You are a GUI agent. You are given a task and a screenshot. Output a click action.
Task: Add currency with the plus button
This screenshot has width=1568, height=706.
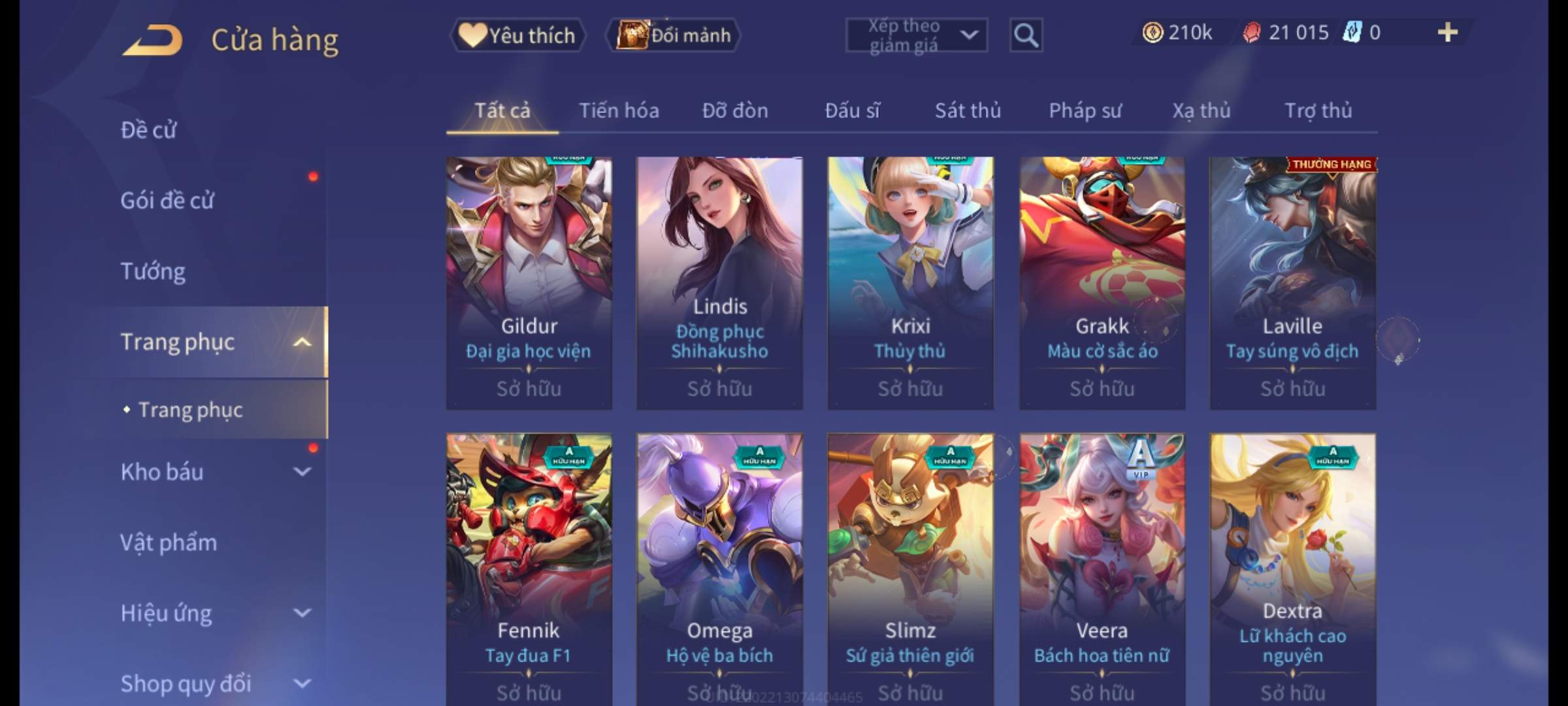[x=1447, y=33]
